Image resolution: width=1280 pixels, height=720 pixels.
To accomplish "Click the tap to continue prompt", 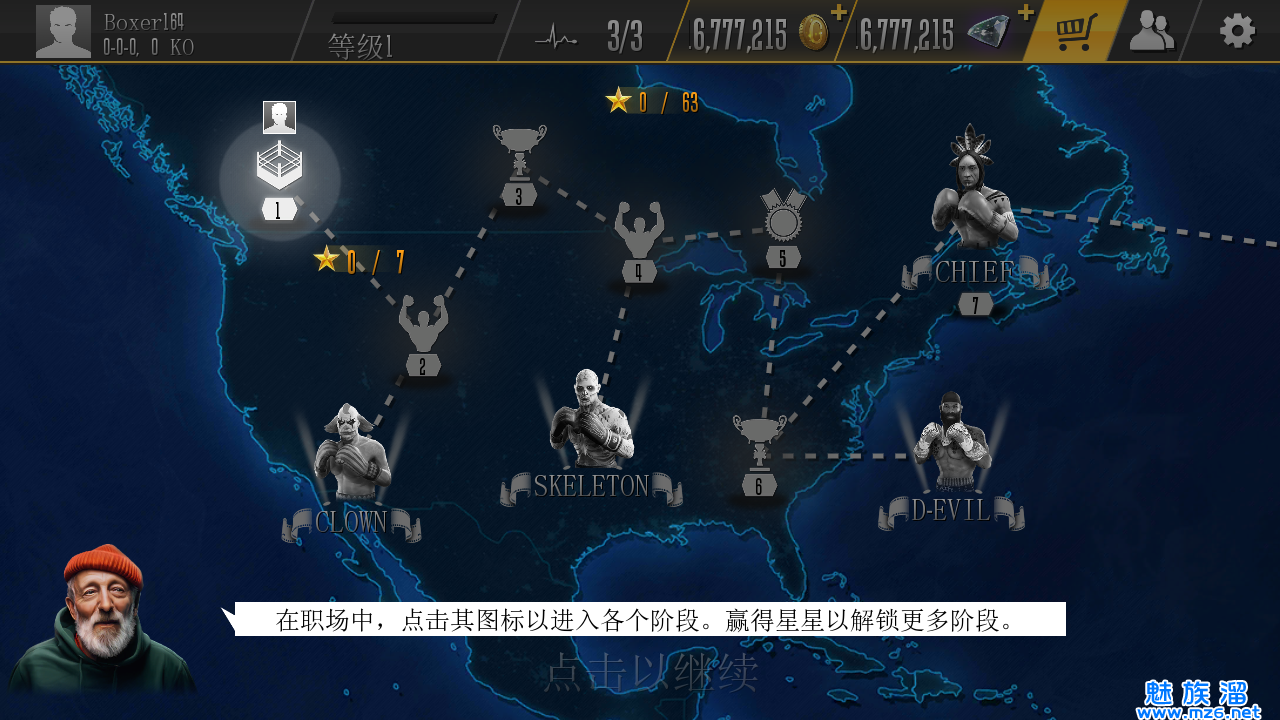I will point(650,673).
